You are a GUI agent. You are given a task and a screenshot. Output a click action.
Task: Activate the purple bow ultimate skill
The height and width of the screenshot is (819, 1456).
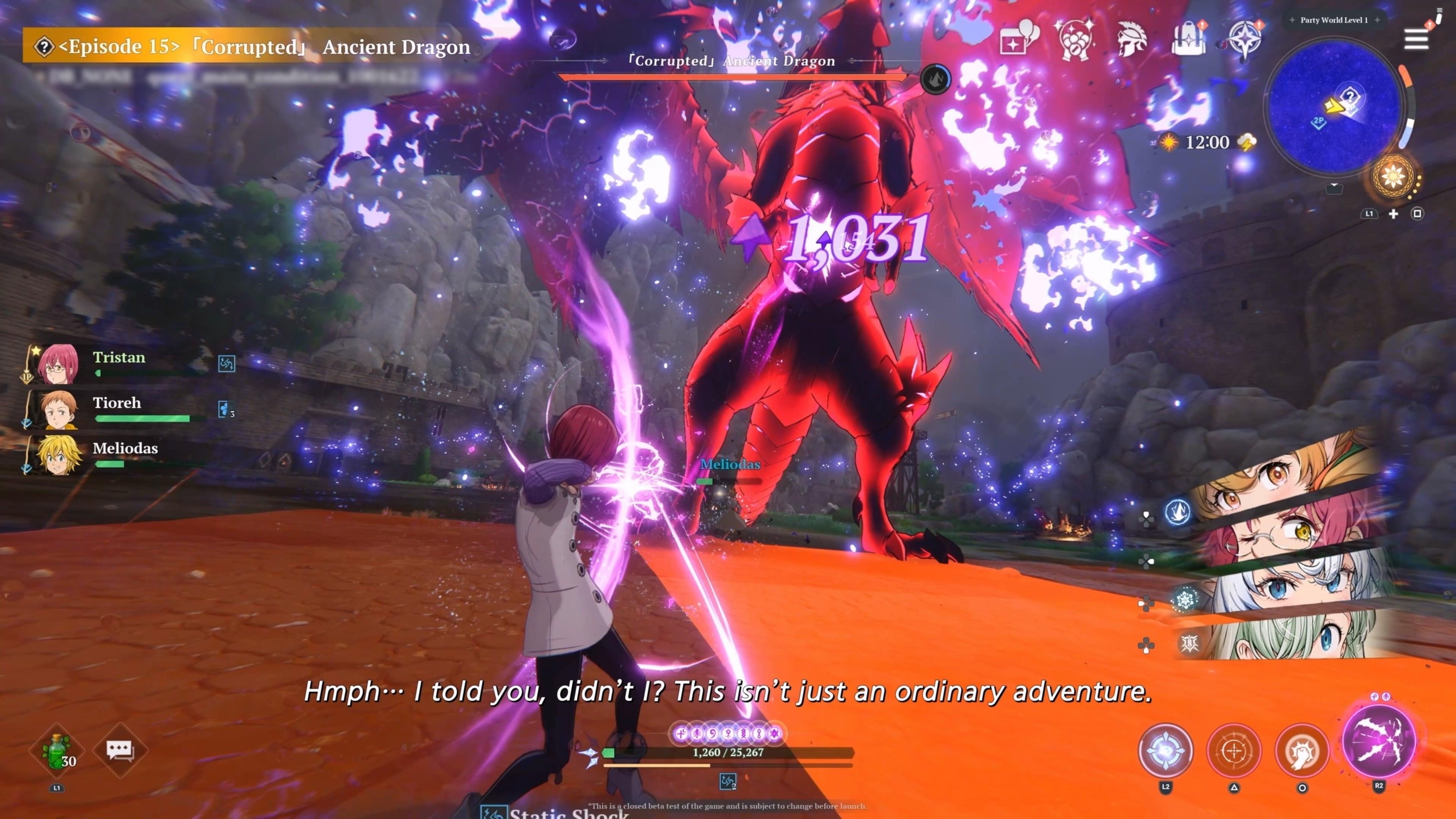(x=1379, y=741)
